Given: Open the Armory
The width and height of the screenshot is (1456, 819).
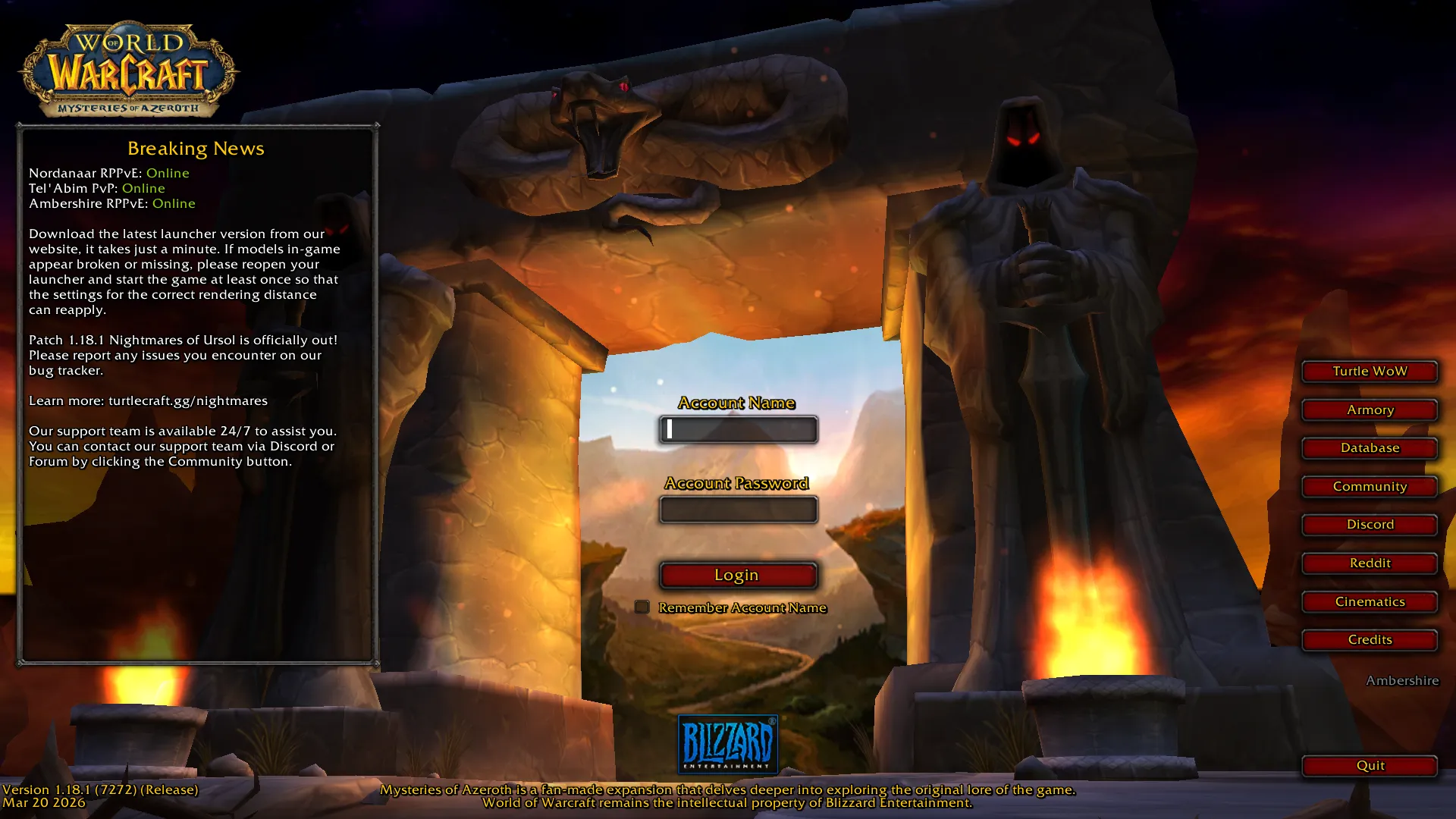Looking at the screenshot, I should [x=1370, y=410].
